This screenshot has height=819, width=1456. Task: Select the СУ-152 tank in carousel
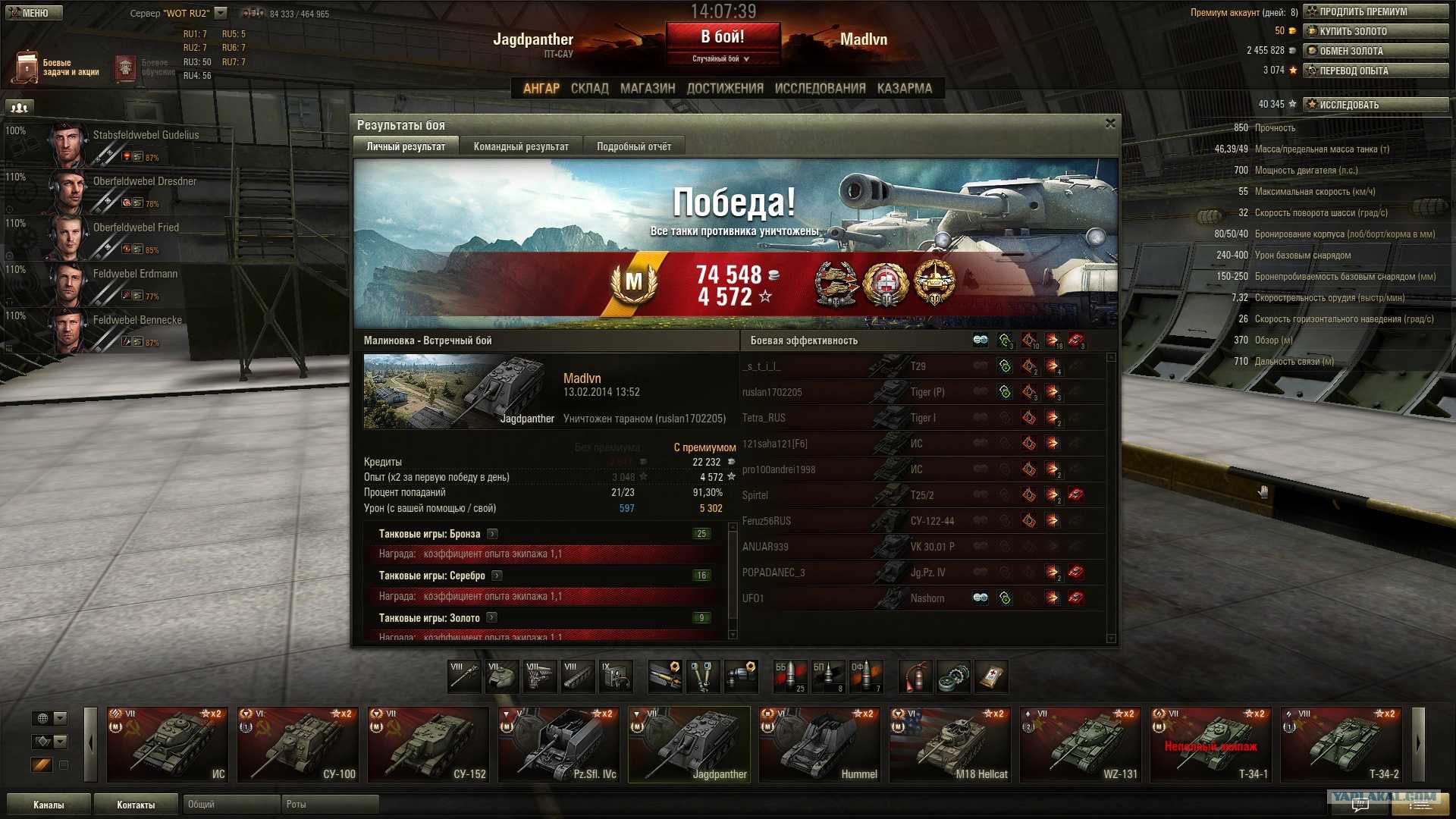428,745
